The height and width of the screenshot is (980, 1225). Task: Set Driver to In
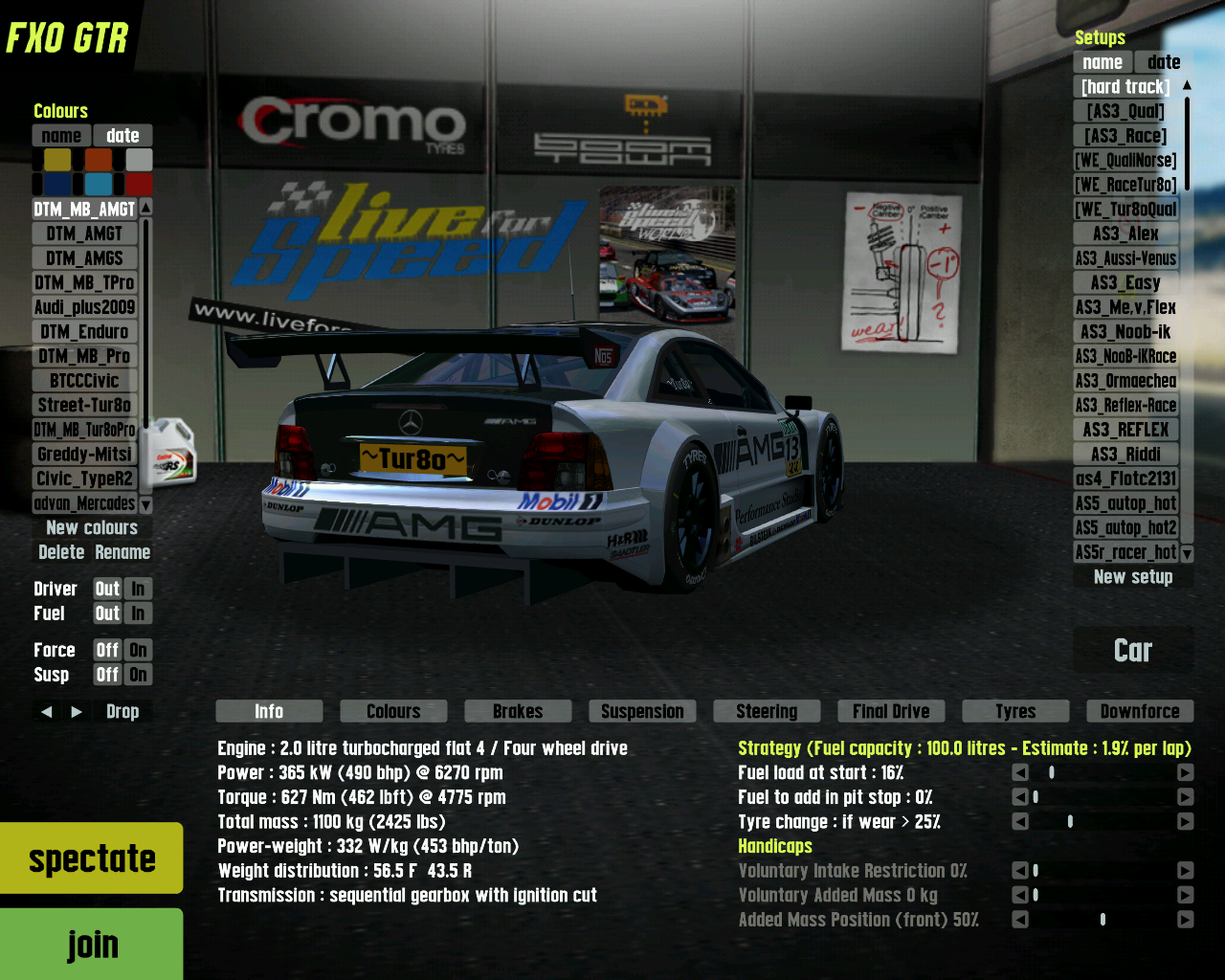138,589
